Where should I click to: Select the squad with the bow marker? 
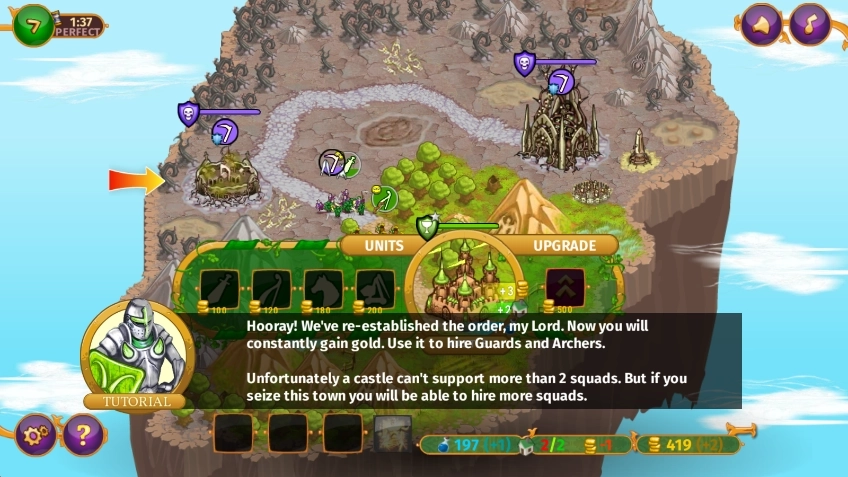(385, 199)
